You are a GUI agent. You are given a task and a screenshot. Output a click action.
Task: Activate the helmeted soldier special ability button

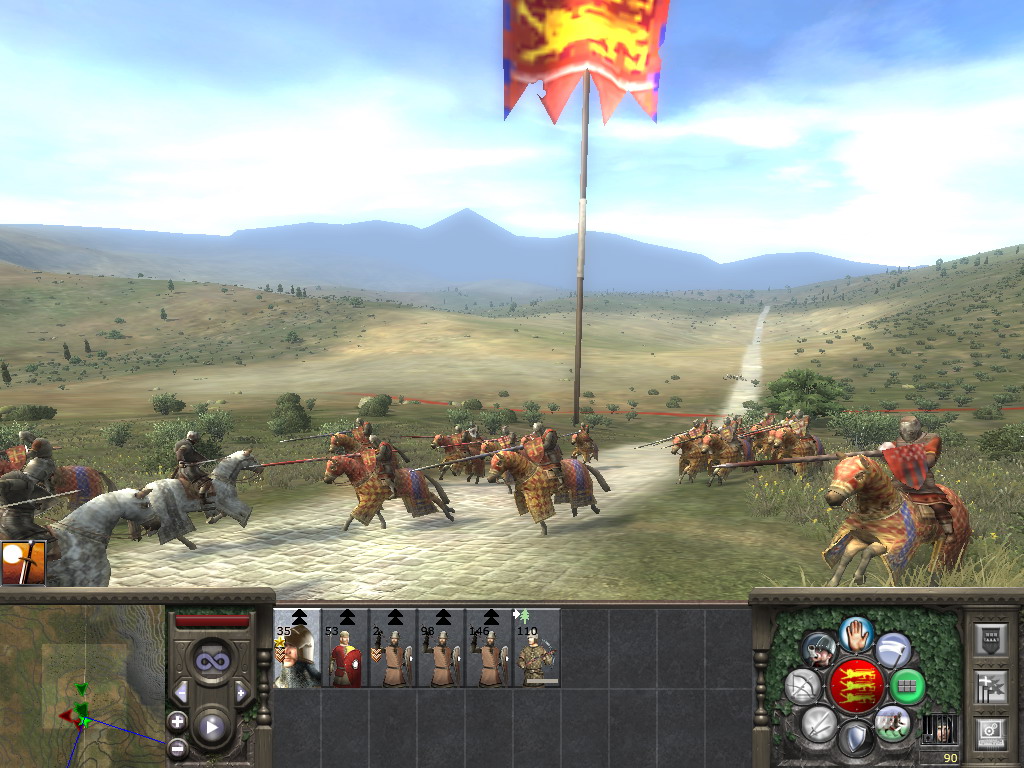820,650
